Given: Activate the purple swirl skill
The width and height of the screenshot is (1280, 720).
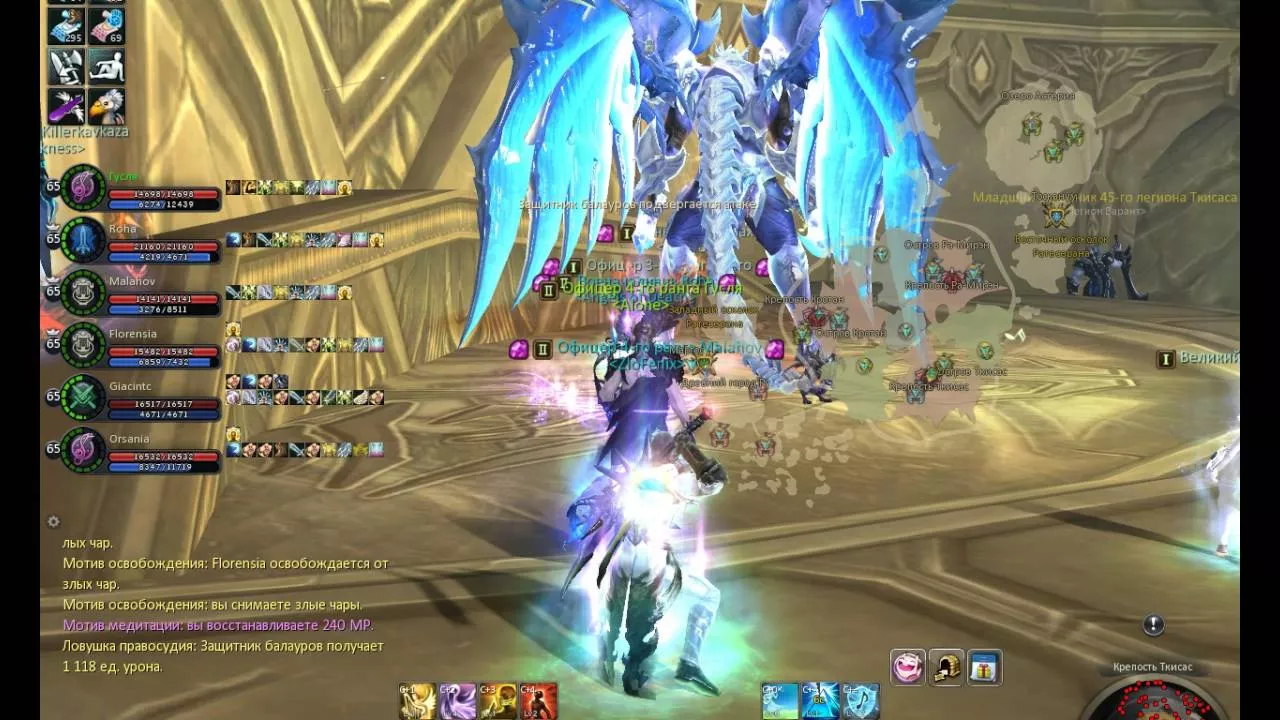Looking at the screenshot, I should tap(458, 701).
